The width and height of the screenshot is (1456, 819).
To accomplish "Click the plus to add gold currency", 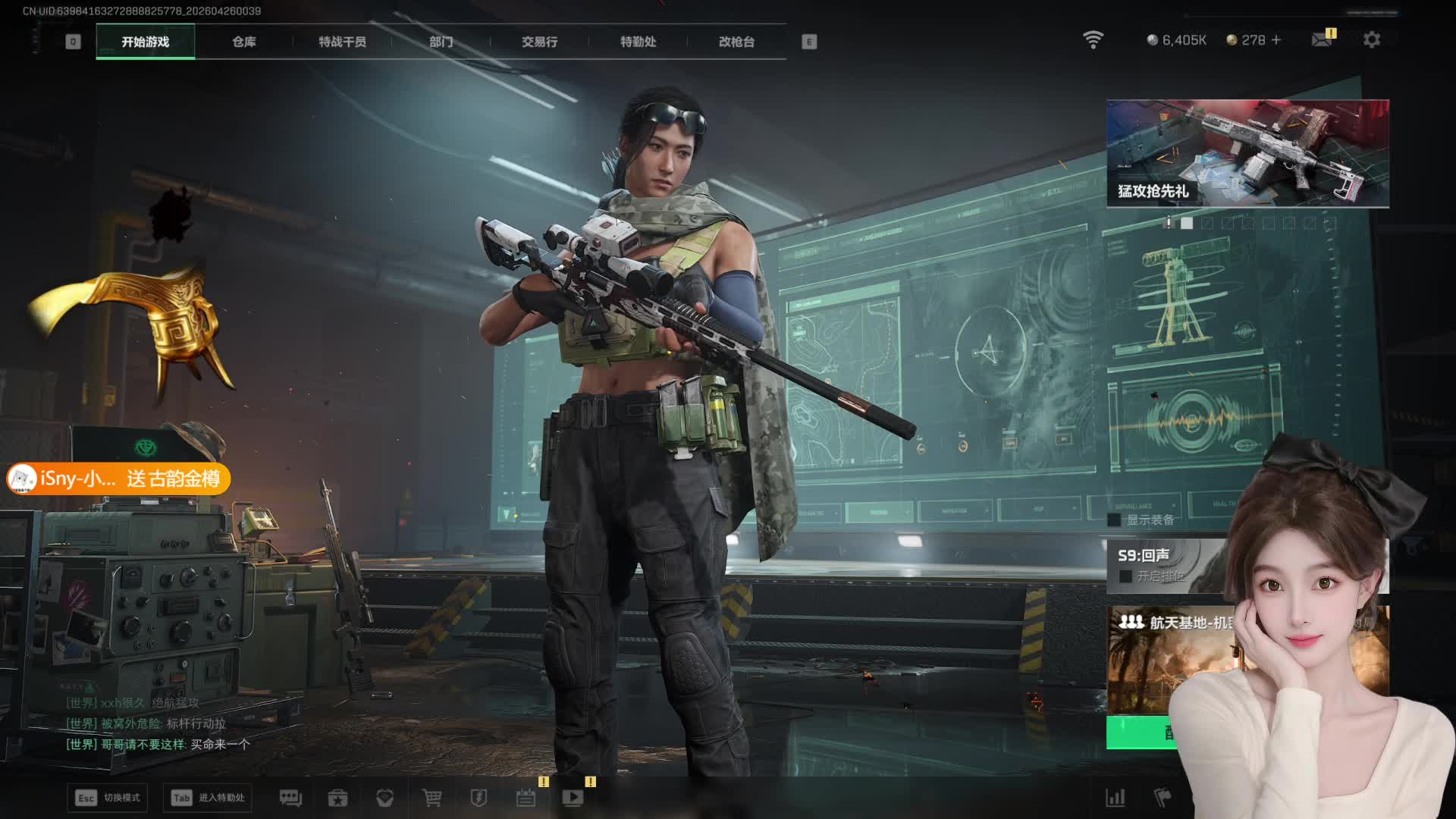I will pos(1276,39).
